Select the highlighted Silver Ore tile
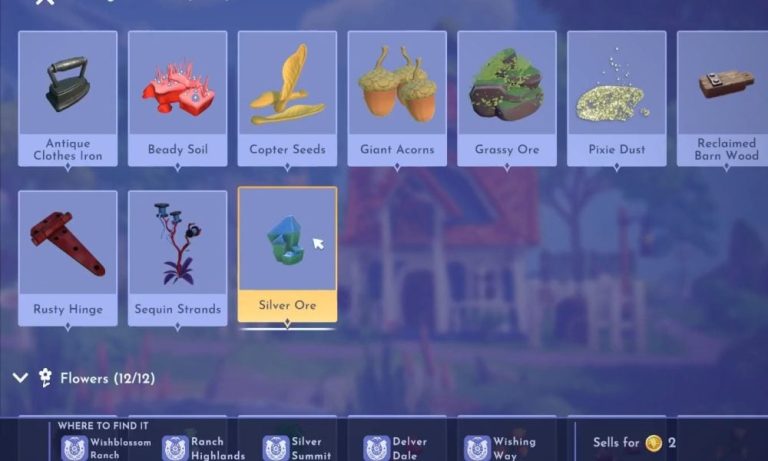 [287, 254]
